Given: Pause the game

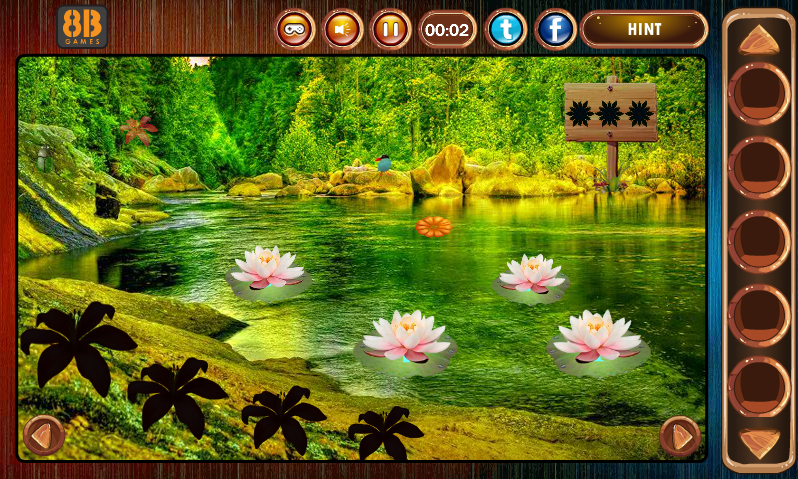Looking at the screenshot, I should (391, 29).
